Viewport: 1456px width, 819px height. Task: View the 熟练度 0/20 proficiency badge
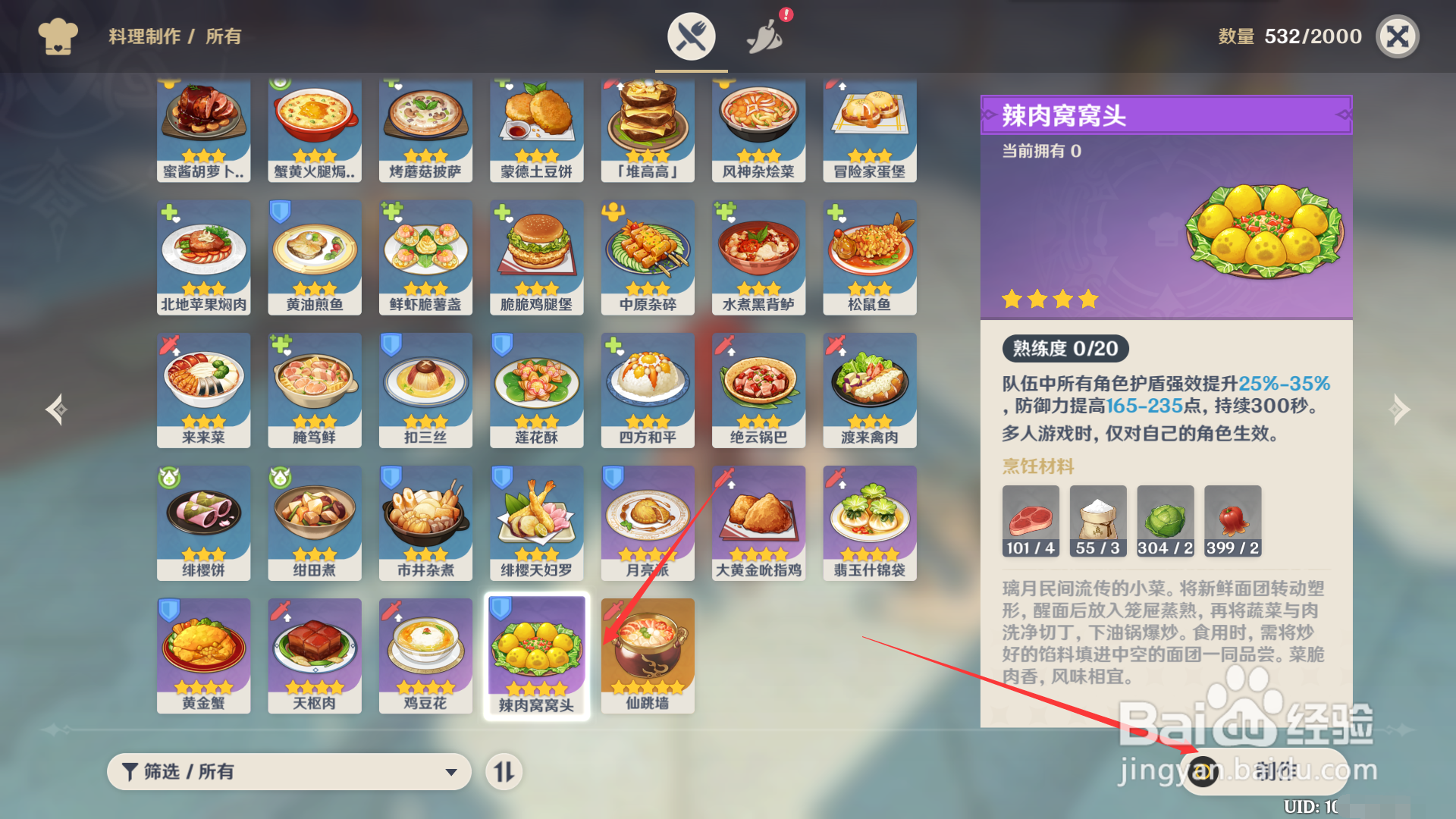[x=1065, y=348]
